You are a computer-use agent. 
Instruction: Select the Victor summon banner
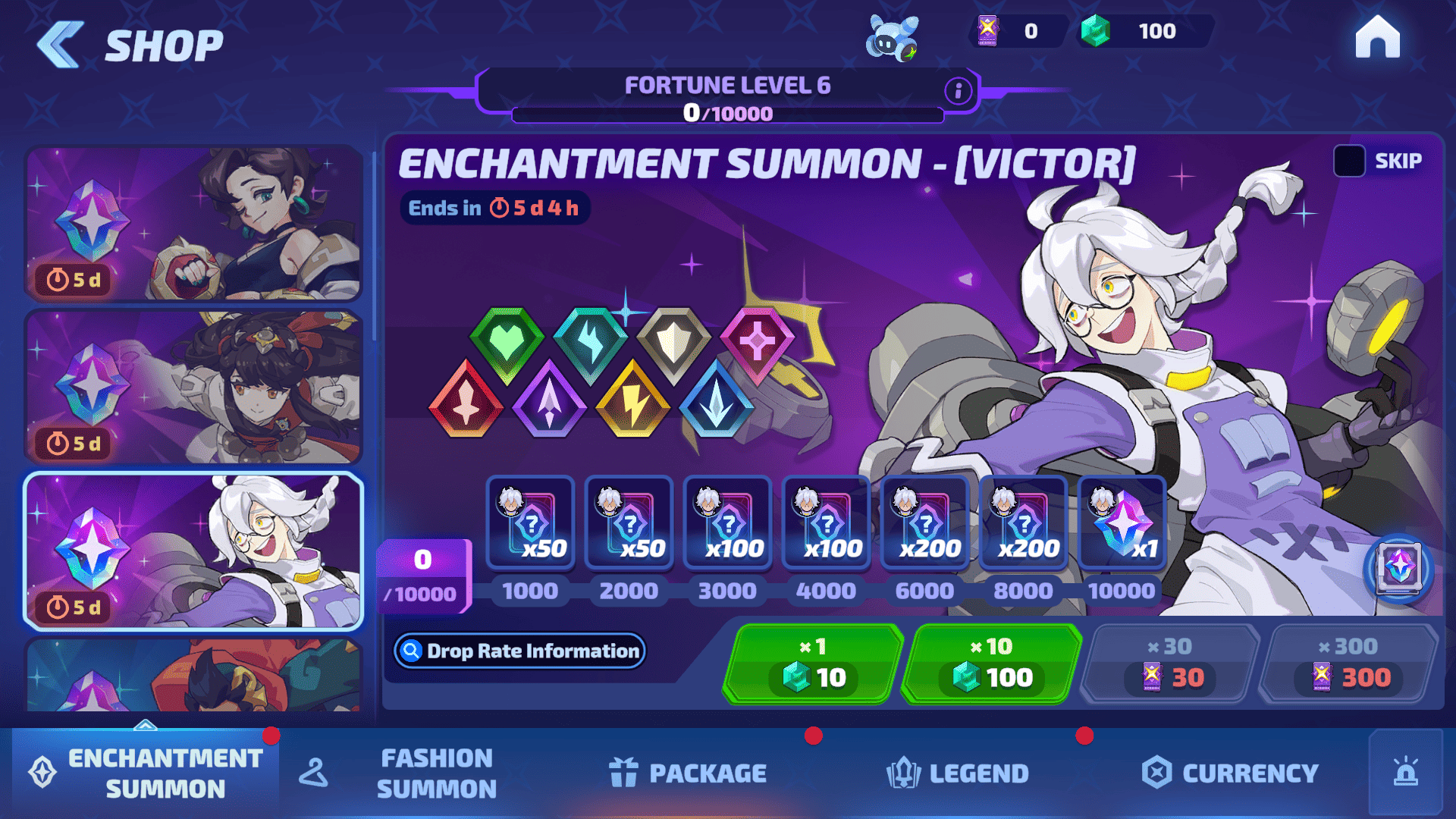tap(193, 551)
